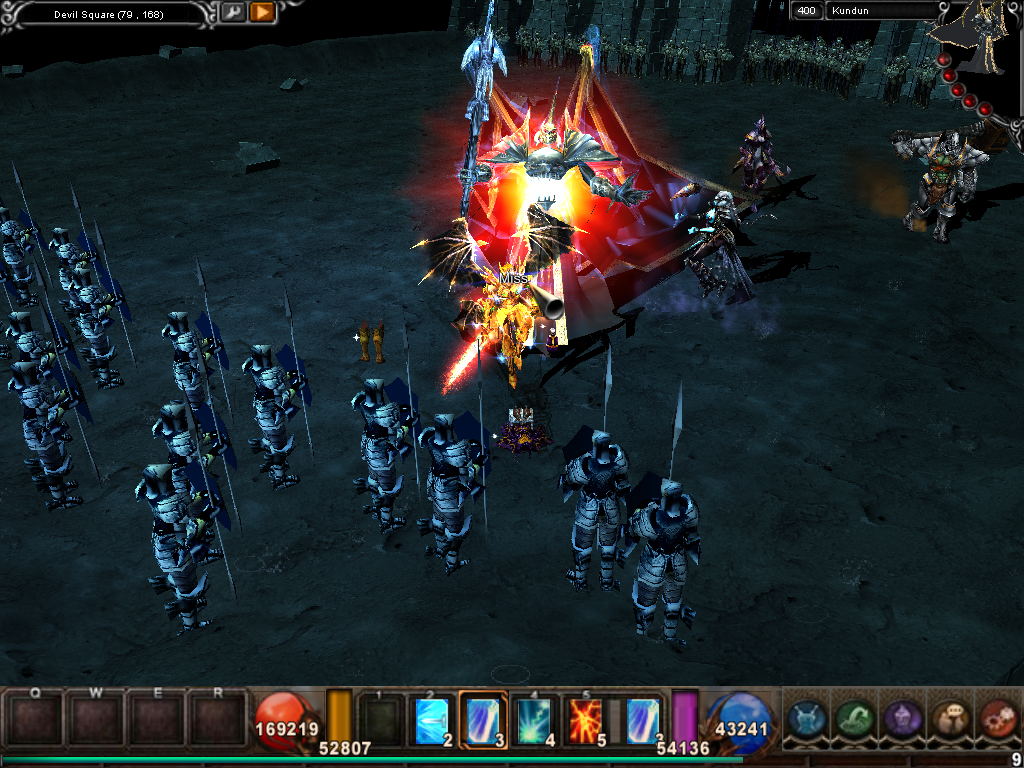
Task: Use the fiery explosion skill in slot 5
Action: coord(586,717)
